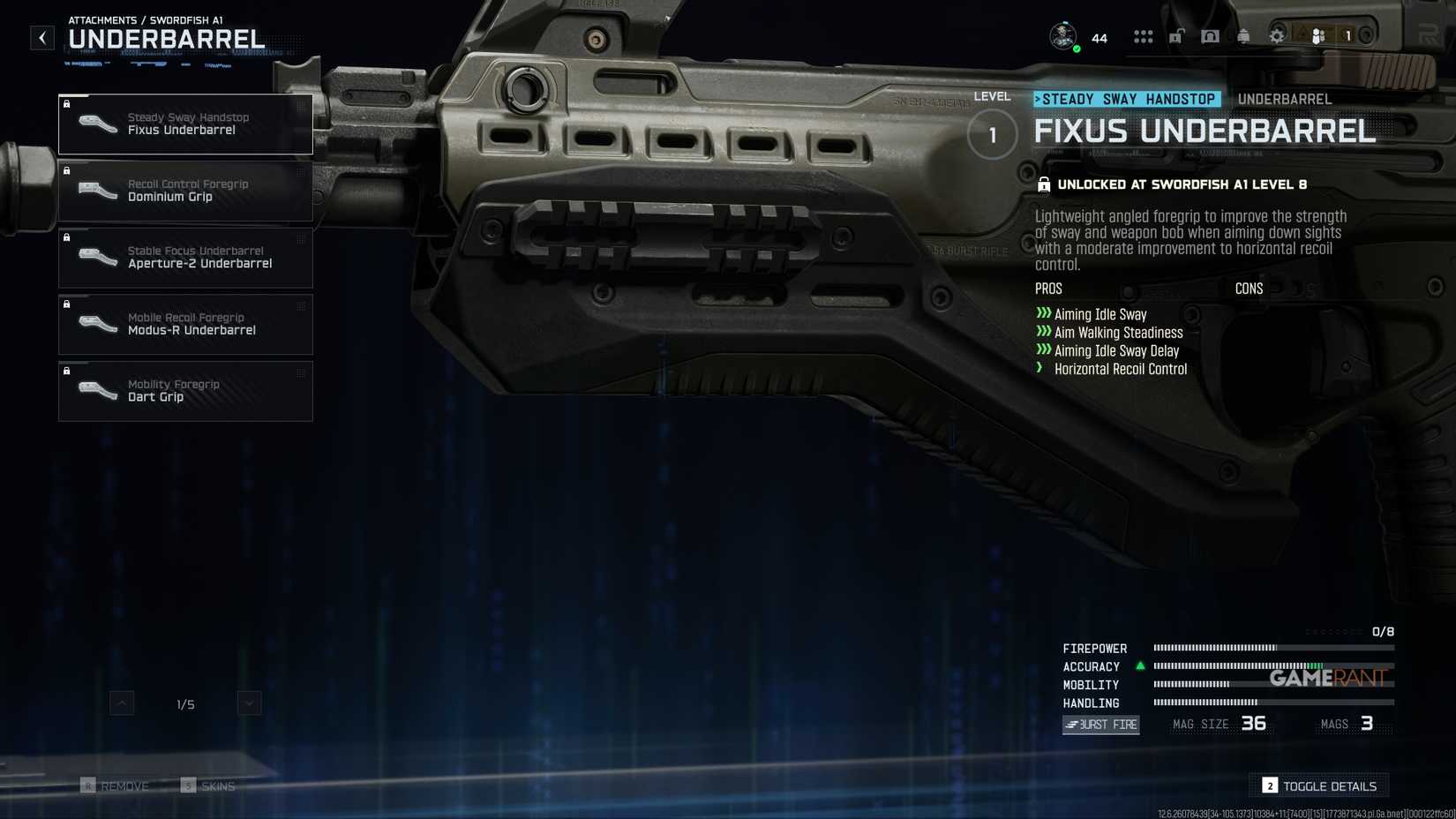This screenshot has height=819, width=1456.
Task: Switch to the Underbarrel category tab
Action: 1284,99
